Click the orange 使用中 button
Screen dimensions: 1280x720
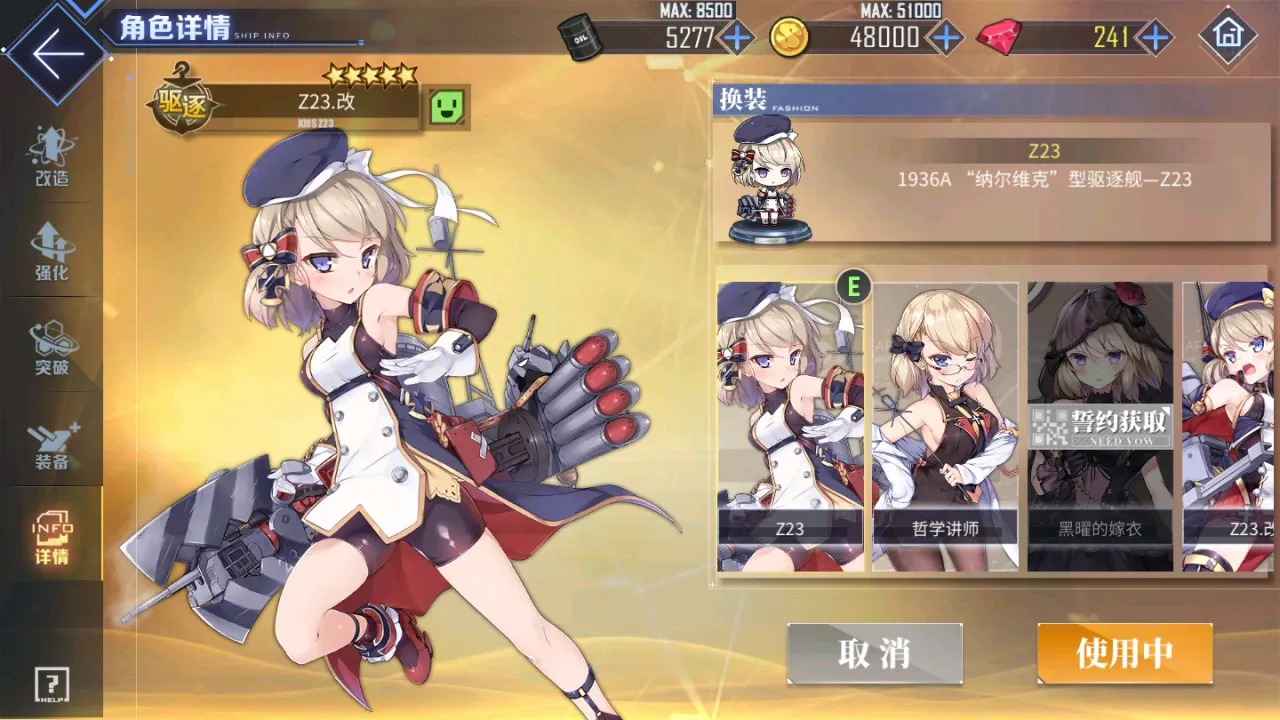pos(1125,654)
